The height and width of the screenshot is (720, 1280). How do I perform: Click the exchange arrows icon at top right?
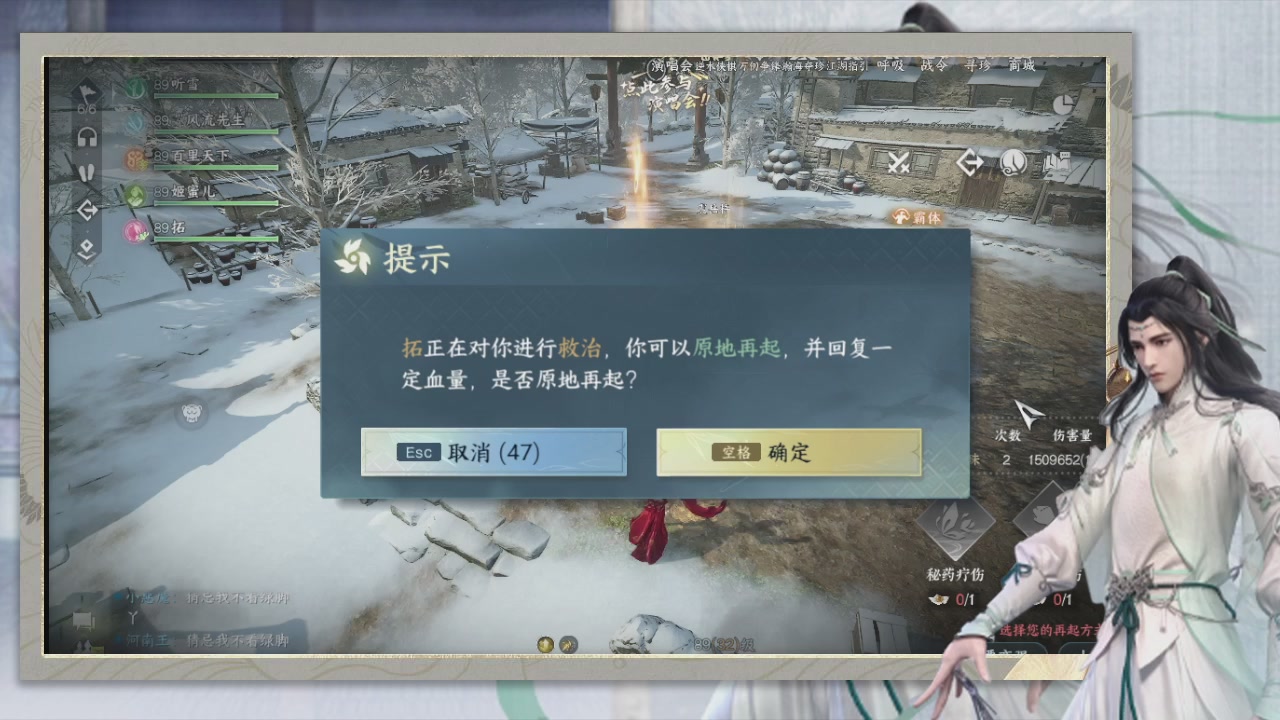(970, 161)
